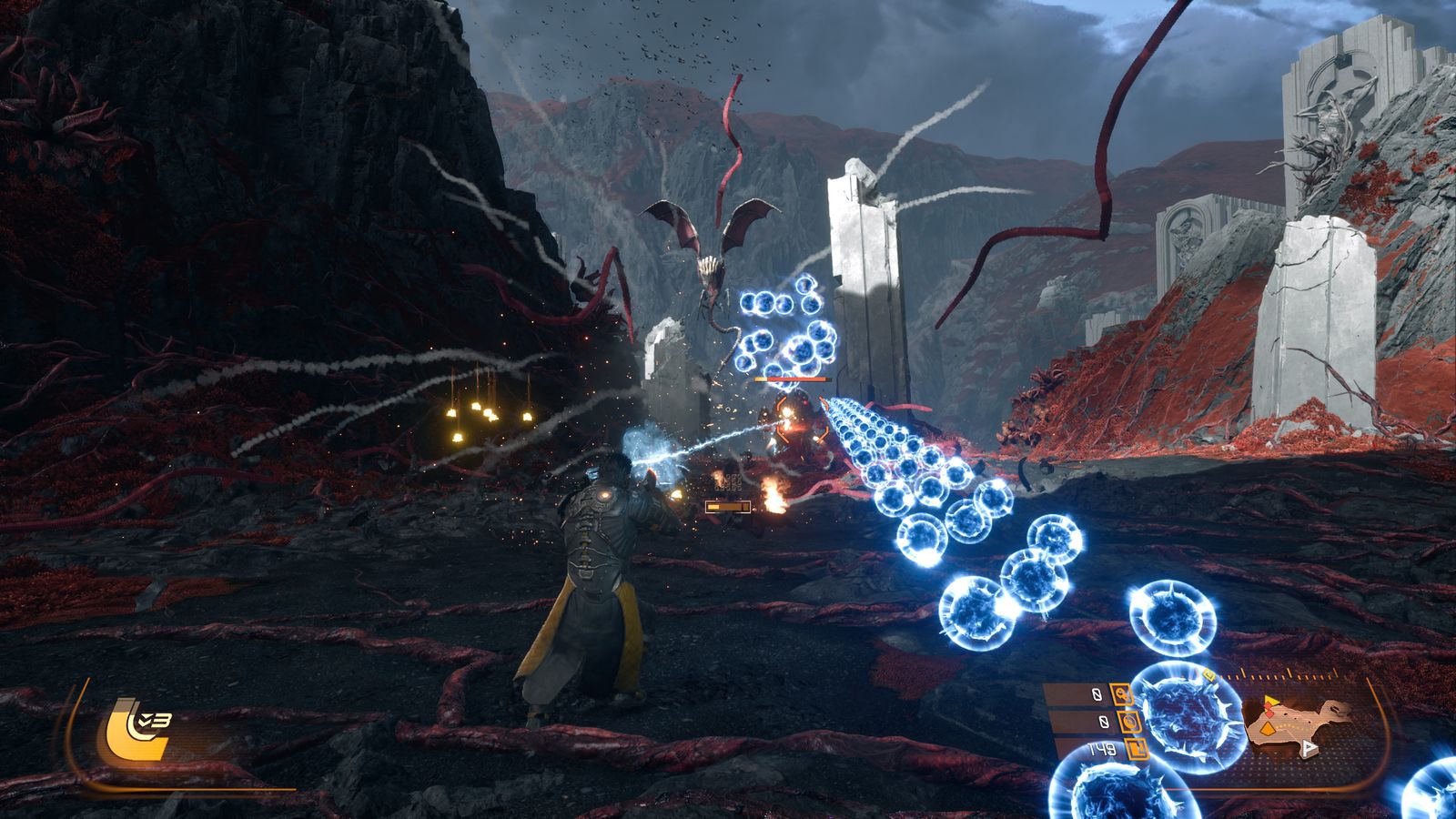Toggle the enemy target lock brackets

[802, 418]
